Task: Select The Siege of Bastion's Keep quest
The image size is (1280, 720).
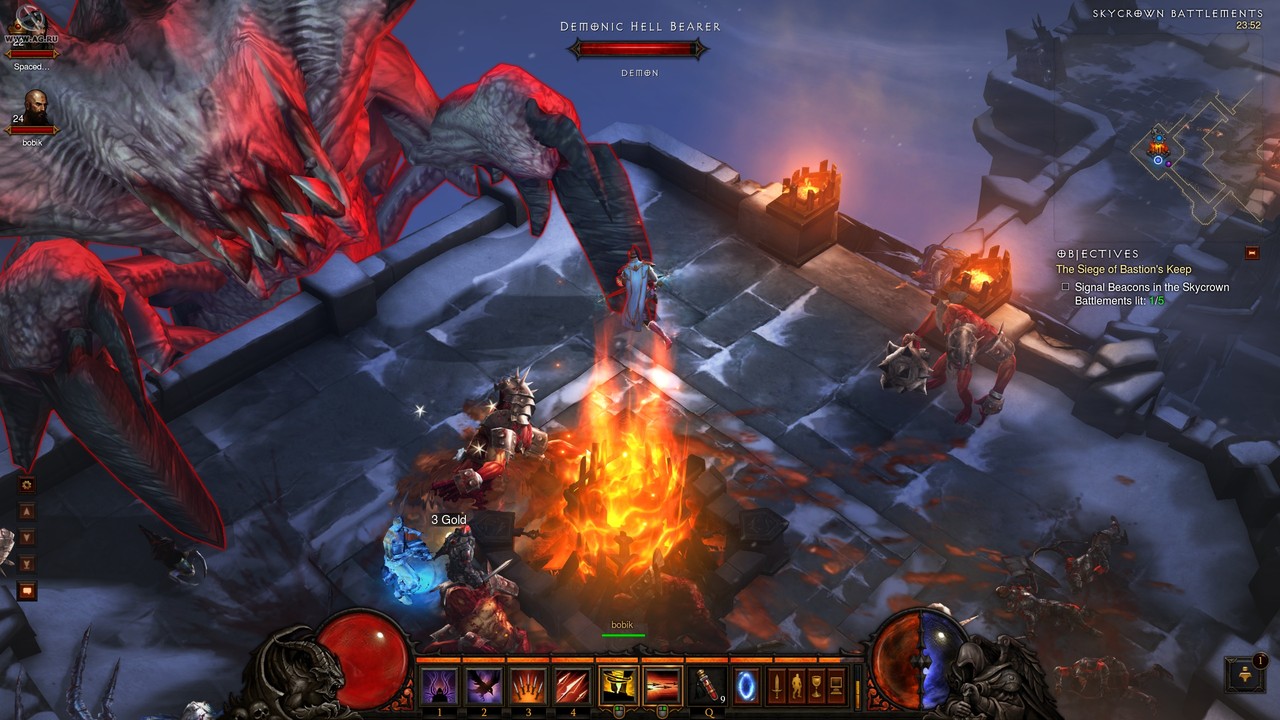Action: [1123, 269]
